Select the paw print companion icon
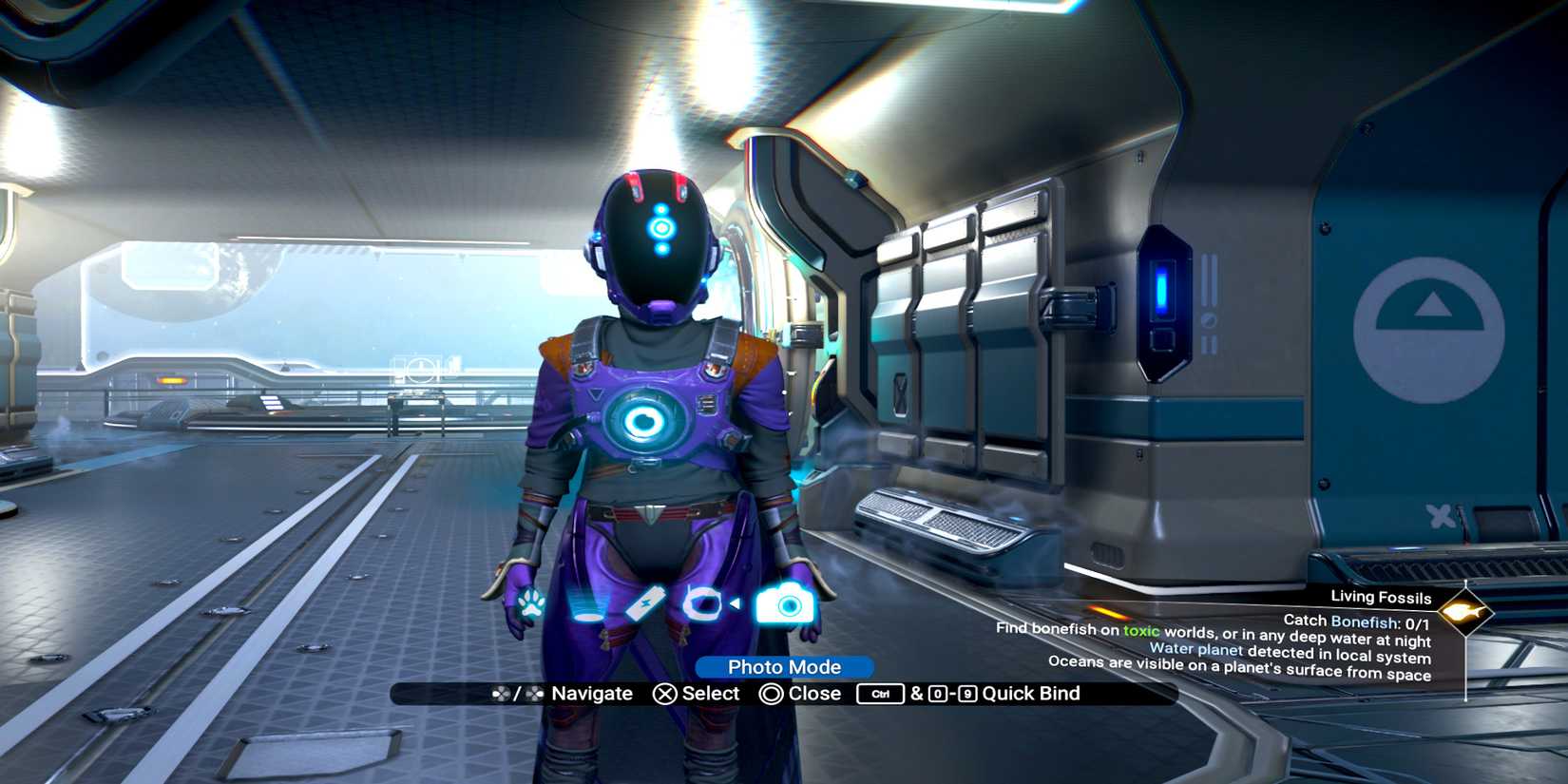1568x784 pixels. pyautogui.click(x=530, y=603)
